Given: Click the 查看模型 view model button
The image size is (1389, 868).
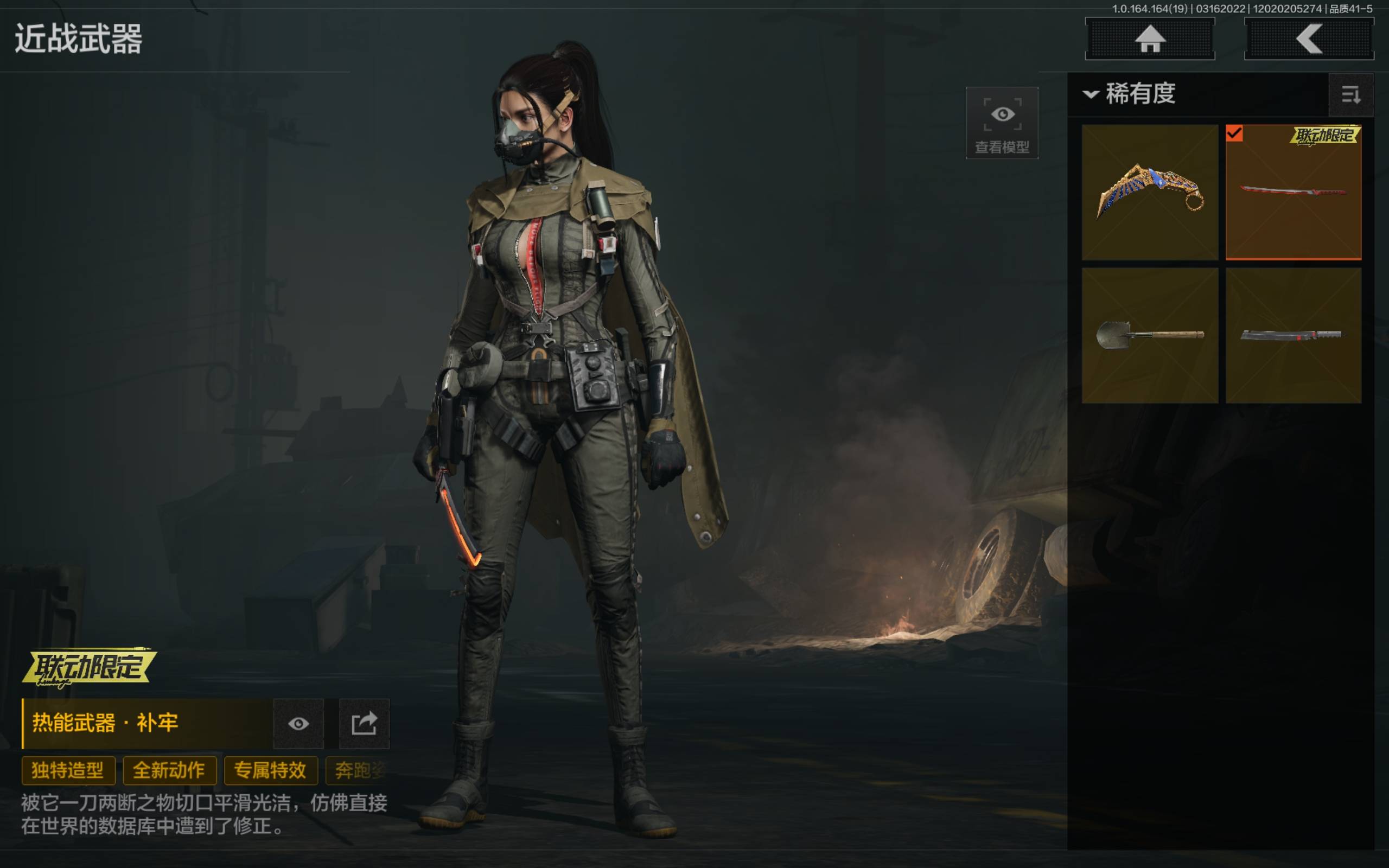Looking at the screenshot, I should (1002, 123).
